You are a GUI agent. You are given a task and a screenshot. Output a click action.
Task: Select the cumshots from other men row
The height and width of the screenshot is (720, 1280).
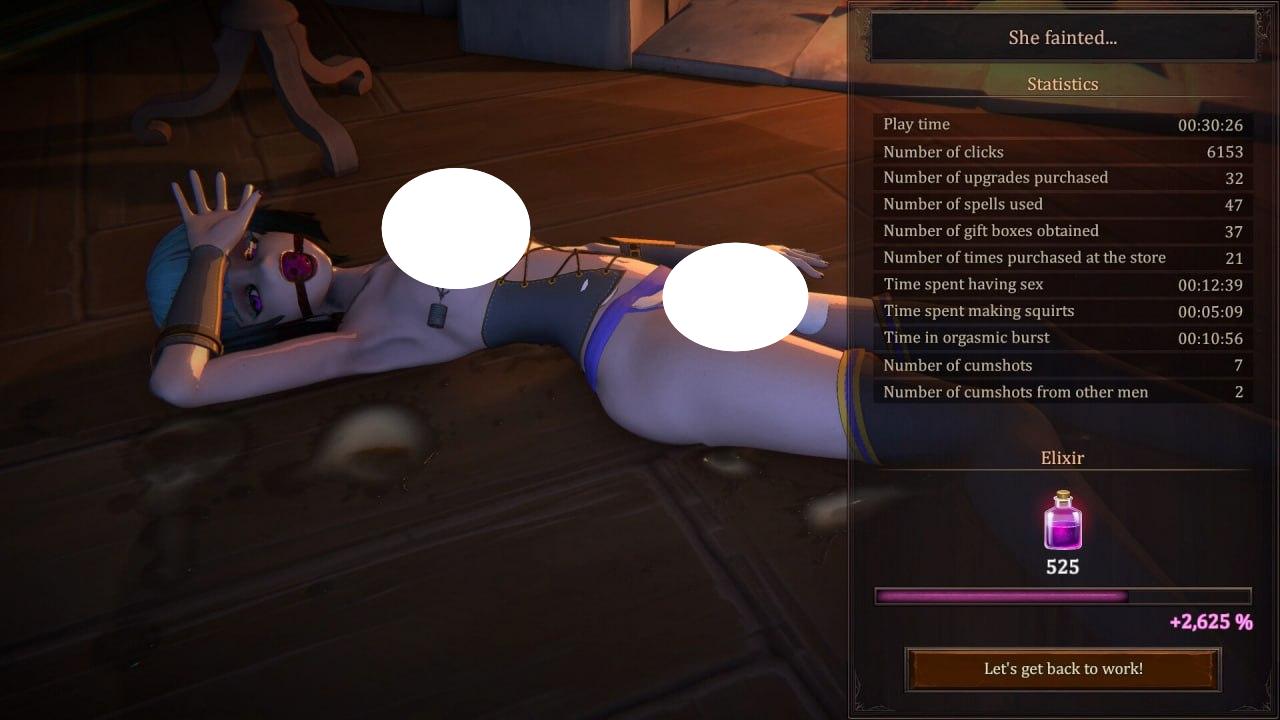click(x=1062, y=392)
